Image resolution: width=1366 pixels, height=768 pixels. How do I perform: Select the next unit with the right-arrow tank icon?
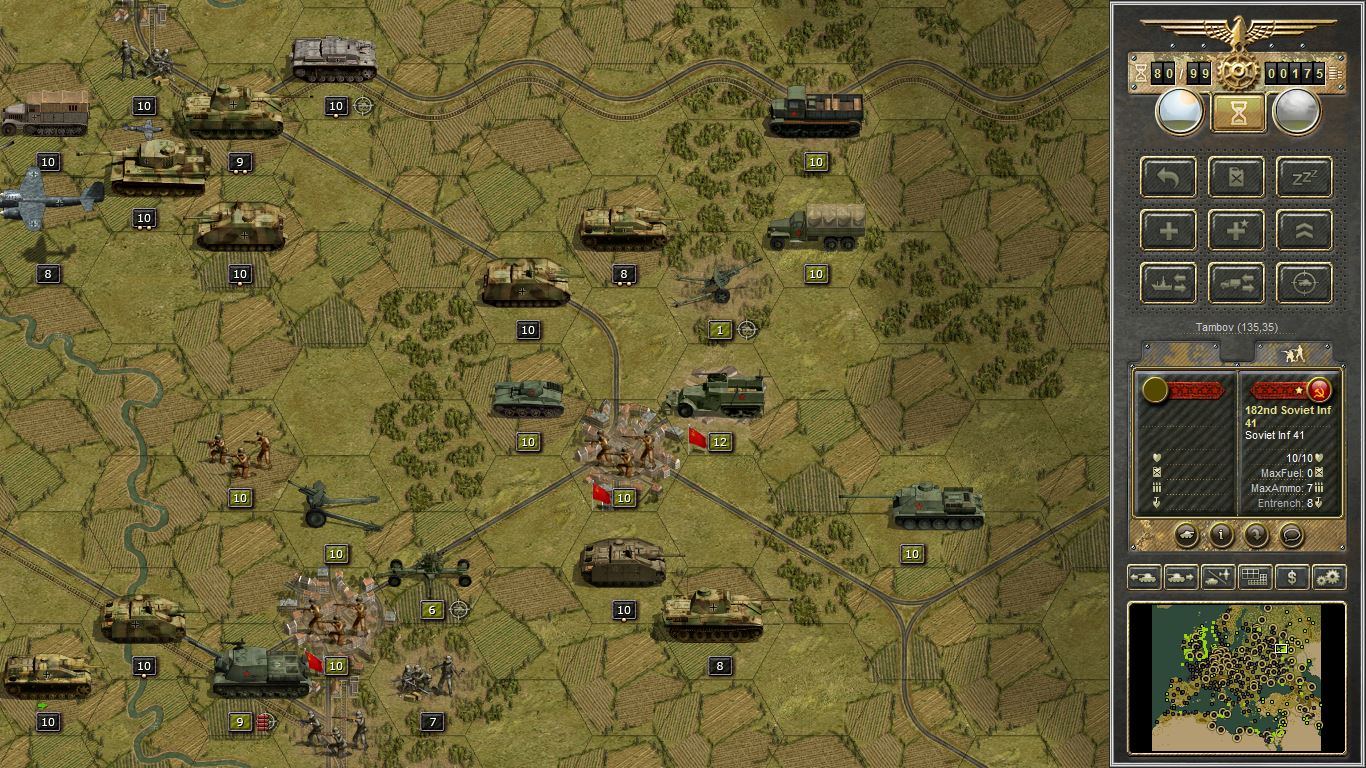click(1180, 577)
